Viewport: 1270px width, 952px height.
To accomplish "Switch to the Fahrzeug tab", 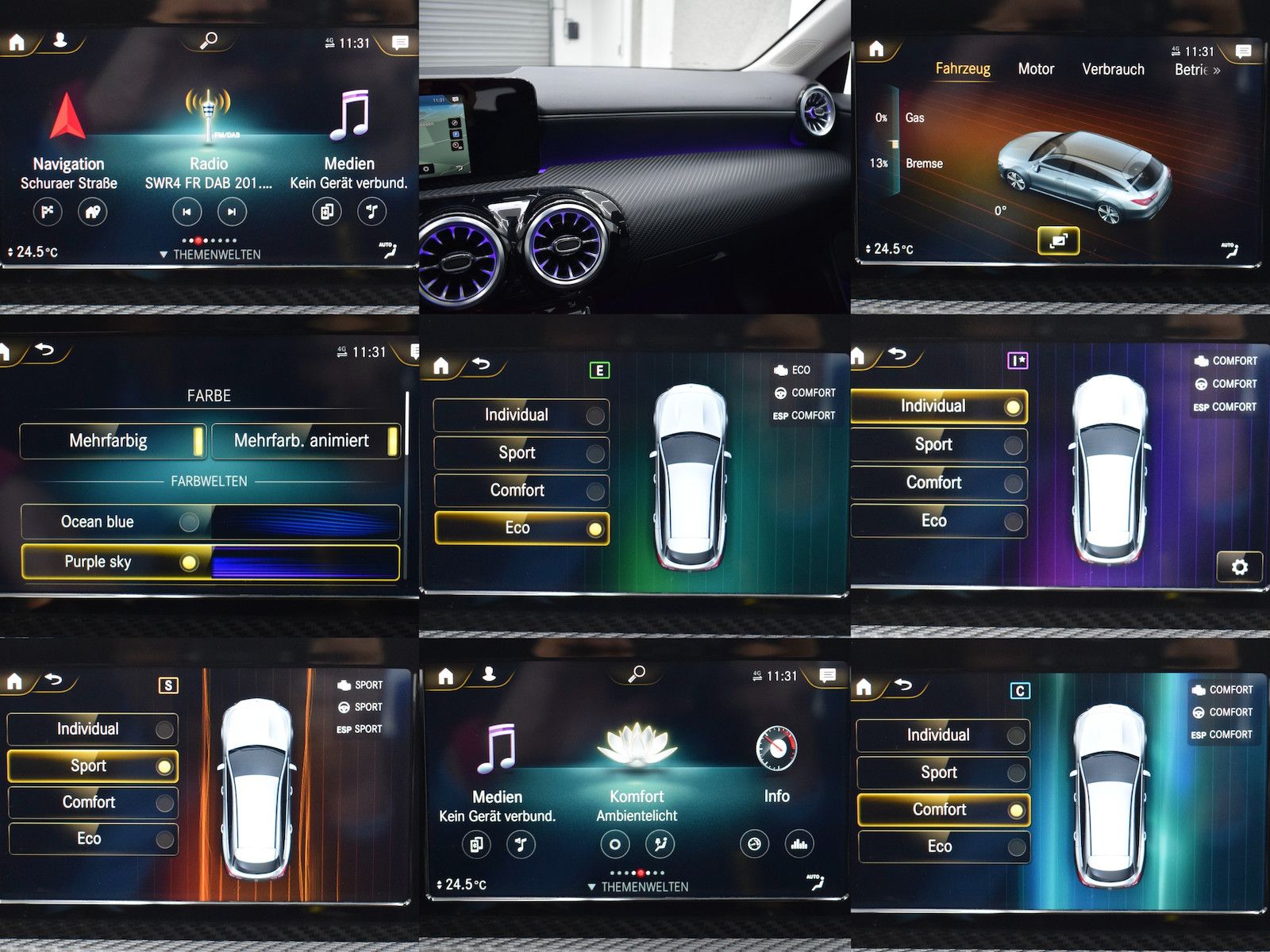I will tap(963, 69).
